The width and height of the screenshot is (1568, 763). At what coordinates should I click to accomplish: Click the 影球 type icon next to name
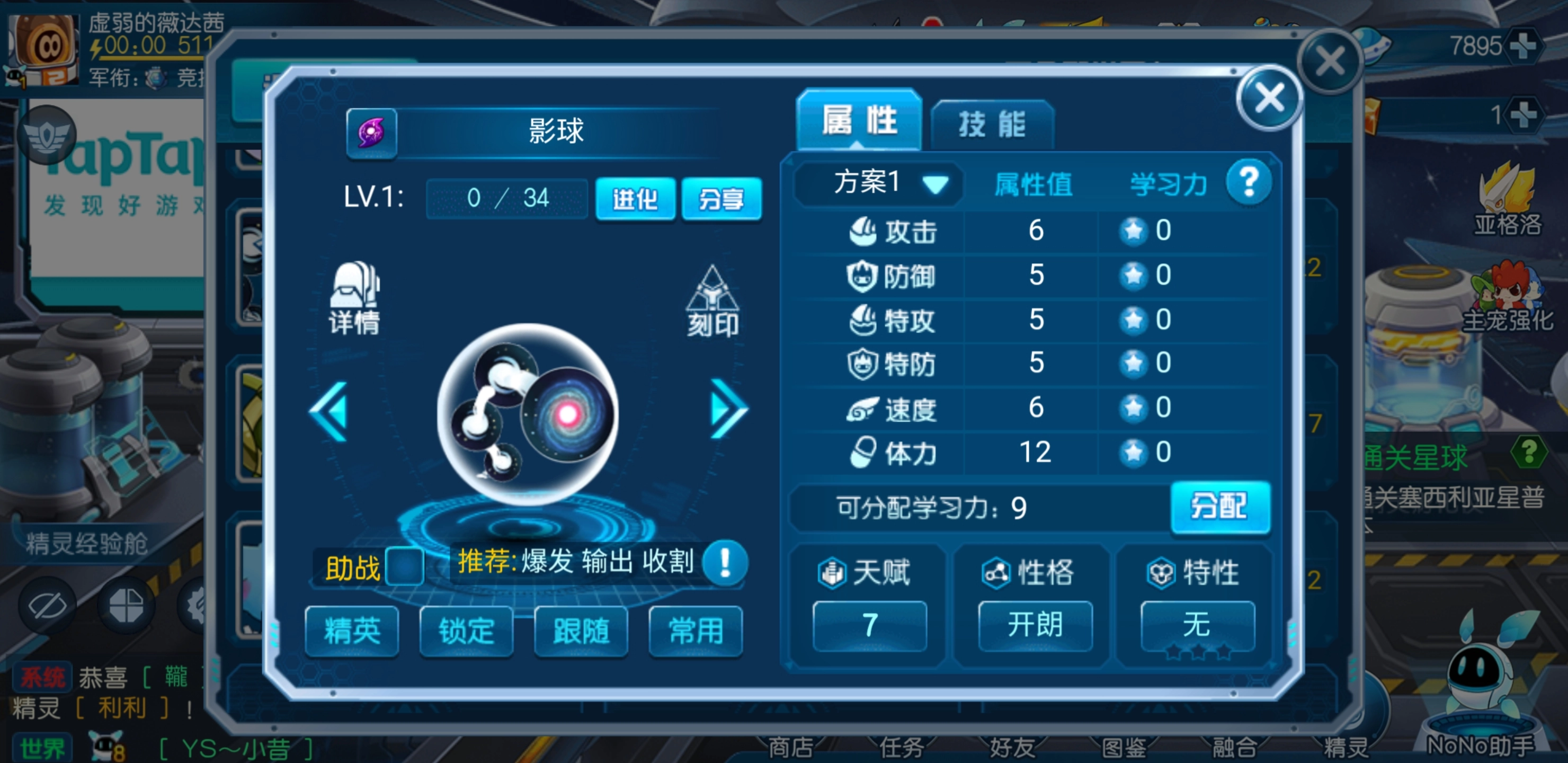(371, 134)
